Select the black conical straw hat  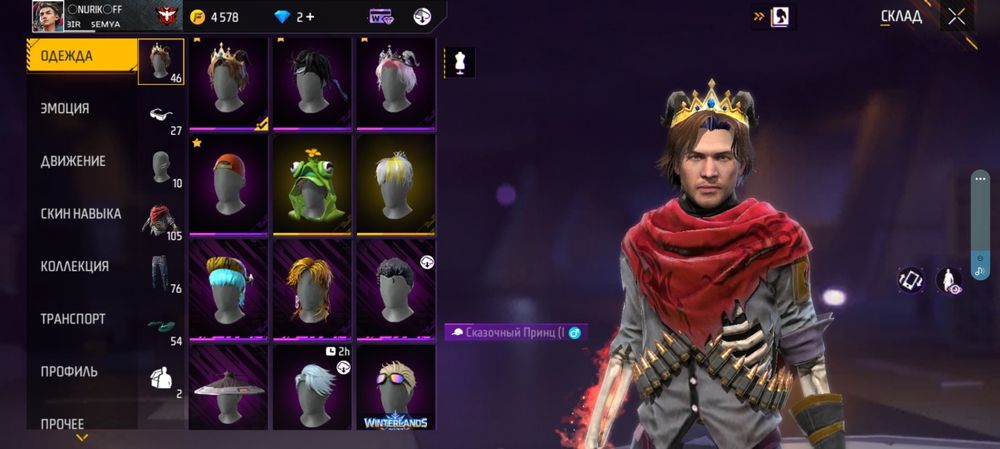coord(228,388)
